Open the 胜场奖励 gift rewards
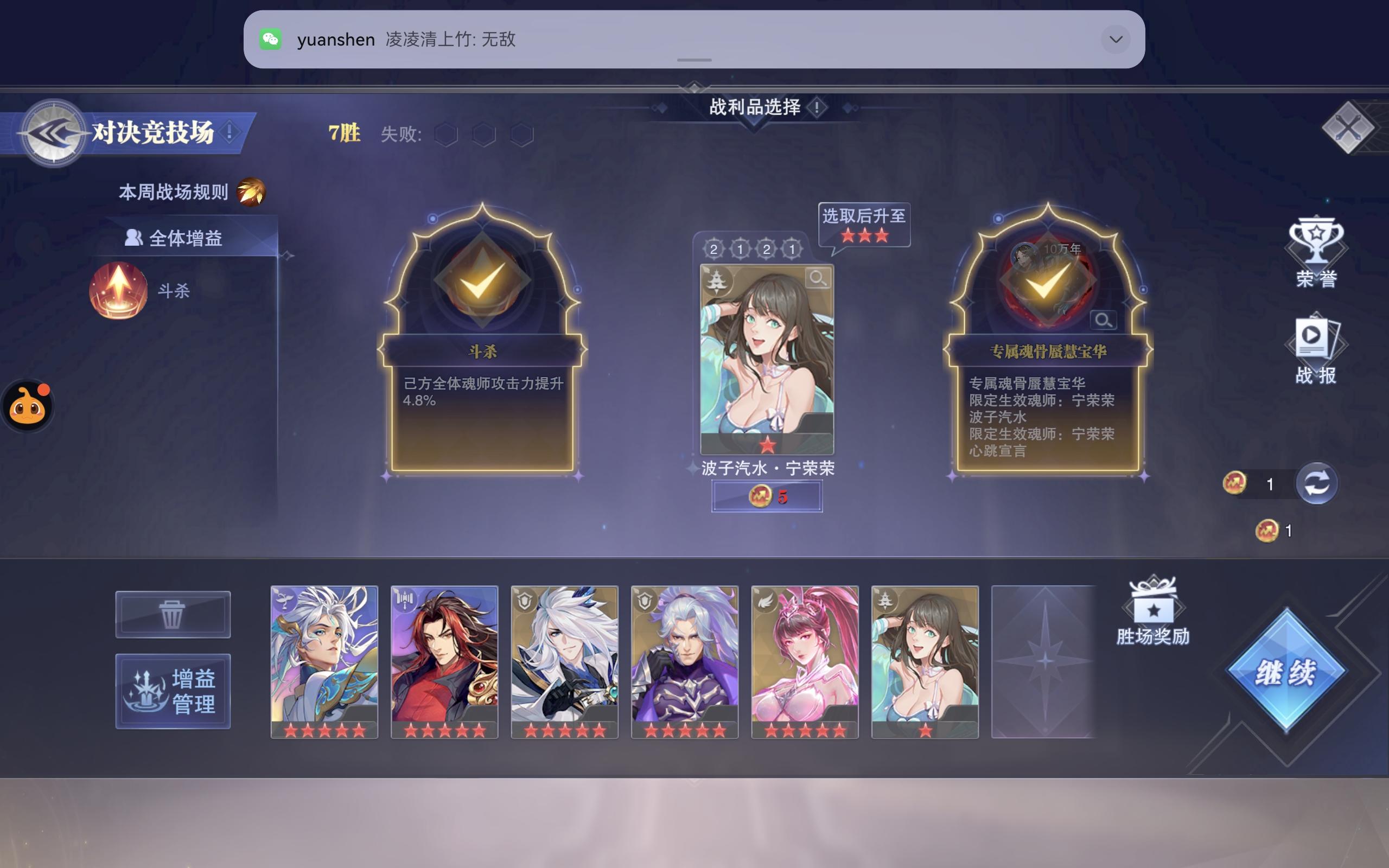 click(1152, 602)
